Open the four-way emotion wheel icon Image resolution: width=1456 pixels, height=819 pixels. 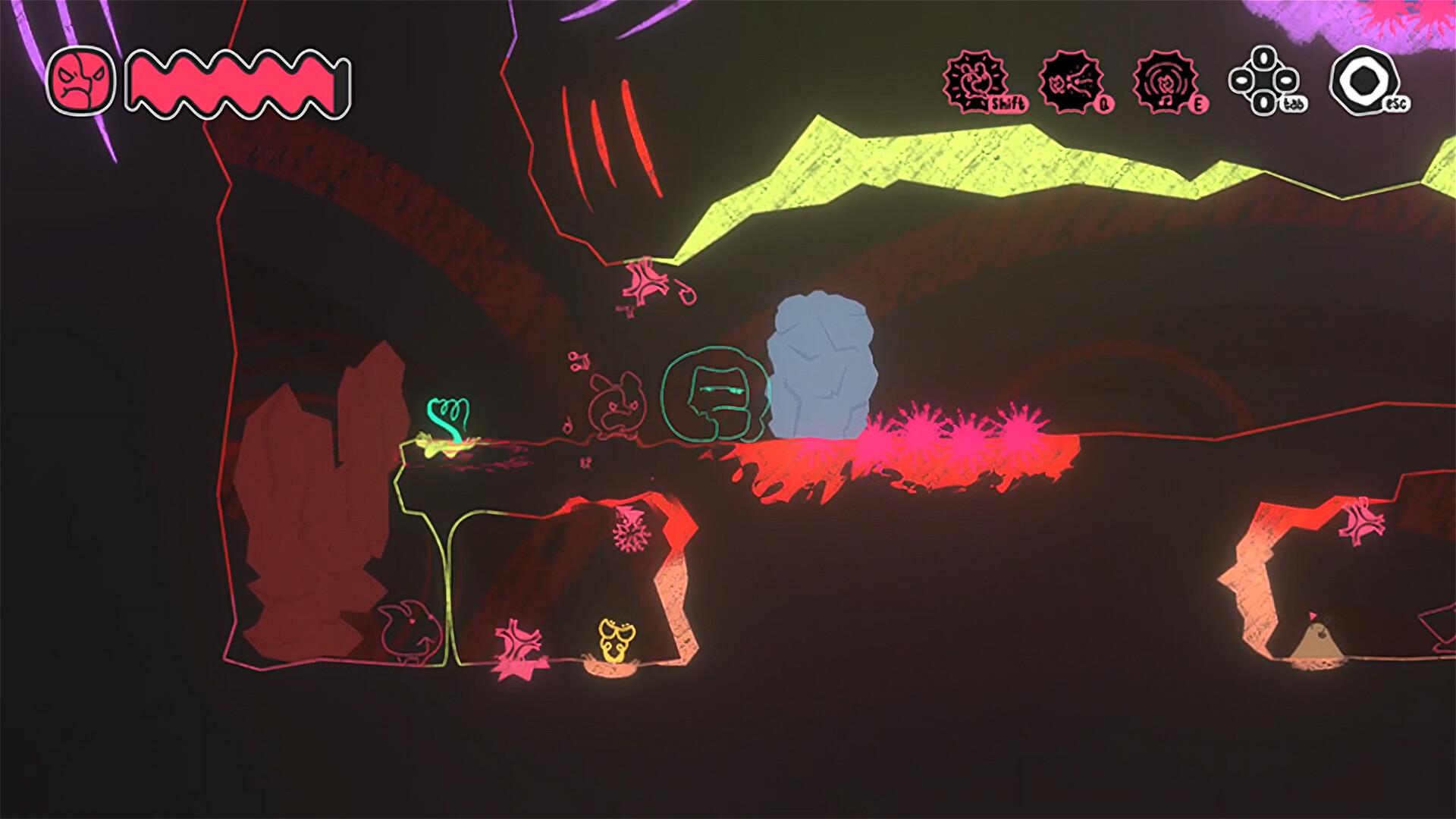pyautogui.click(x=1263, y=80)
